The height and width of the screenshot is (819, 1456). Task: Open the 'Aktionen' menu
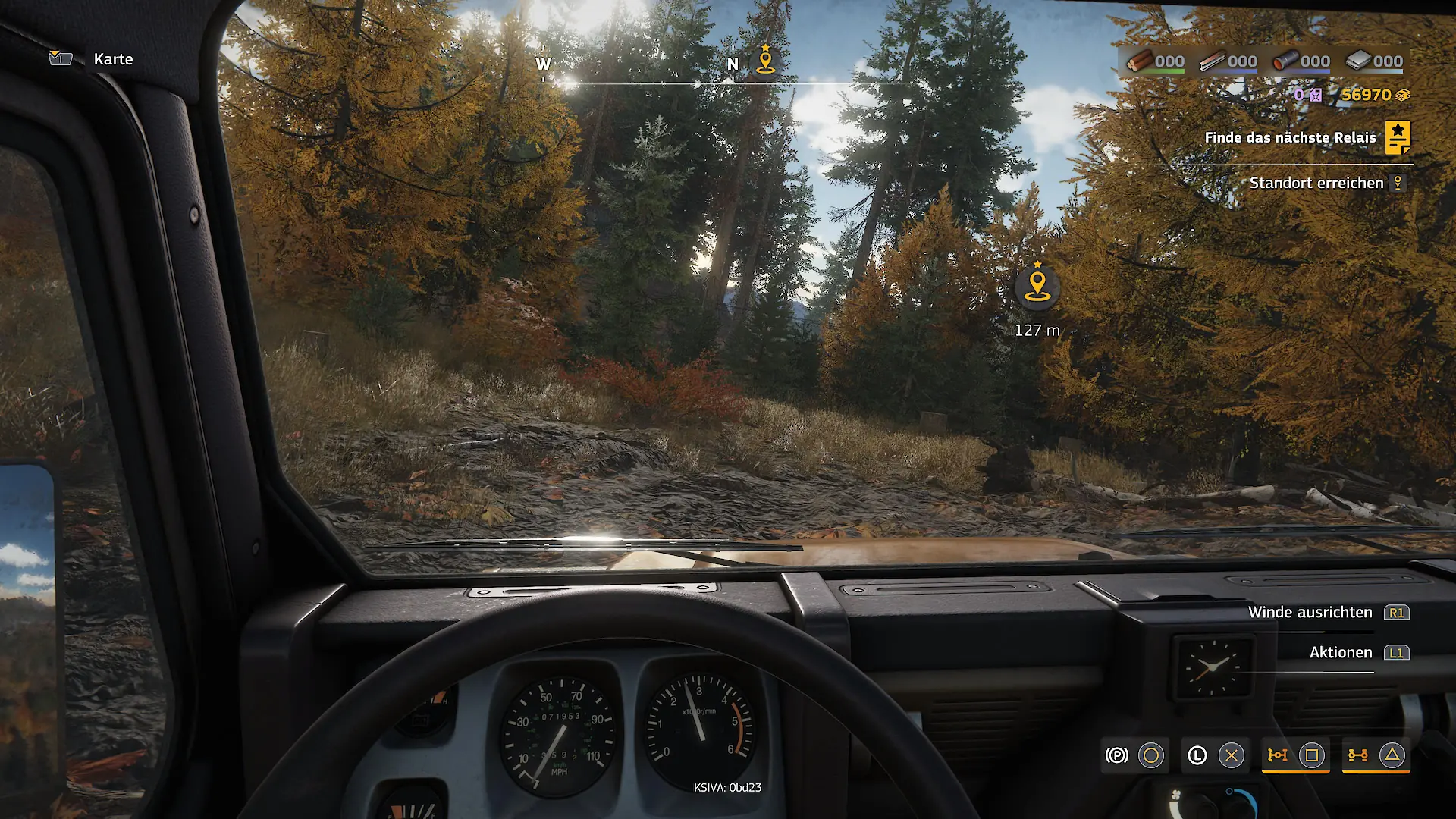tap(1340, 653)
